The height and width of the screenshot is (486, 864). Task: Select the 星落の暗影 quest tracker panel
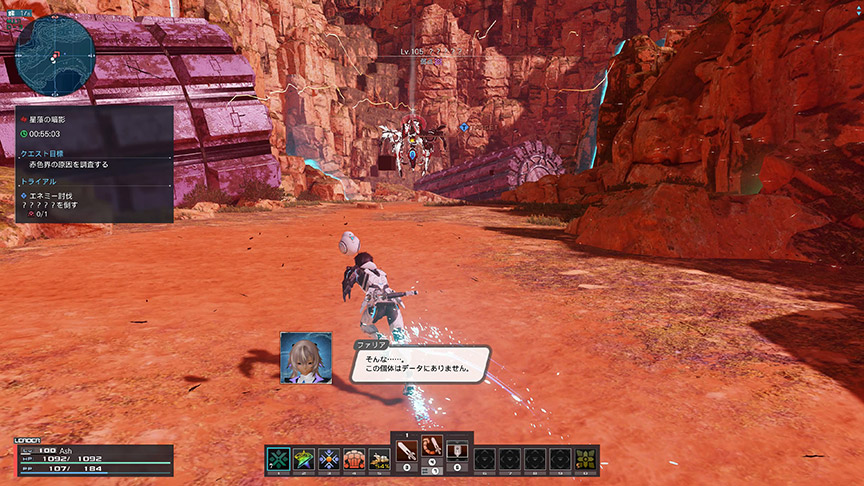94,163
